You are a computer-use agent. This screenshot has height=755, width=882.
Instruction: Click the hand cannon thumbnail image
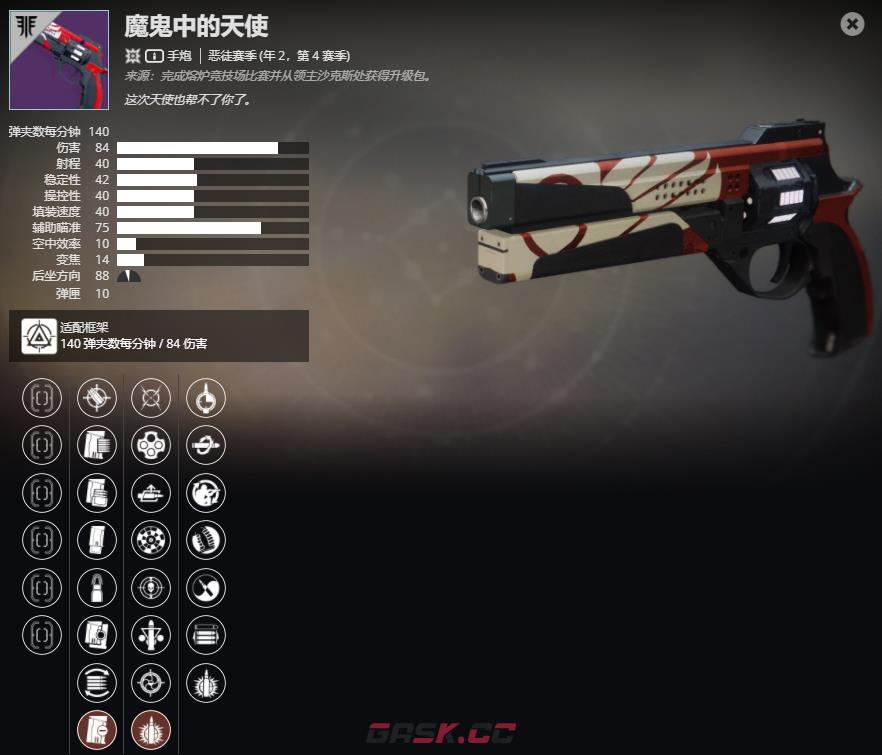(x=59, y=60)
